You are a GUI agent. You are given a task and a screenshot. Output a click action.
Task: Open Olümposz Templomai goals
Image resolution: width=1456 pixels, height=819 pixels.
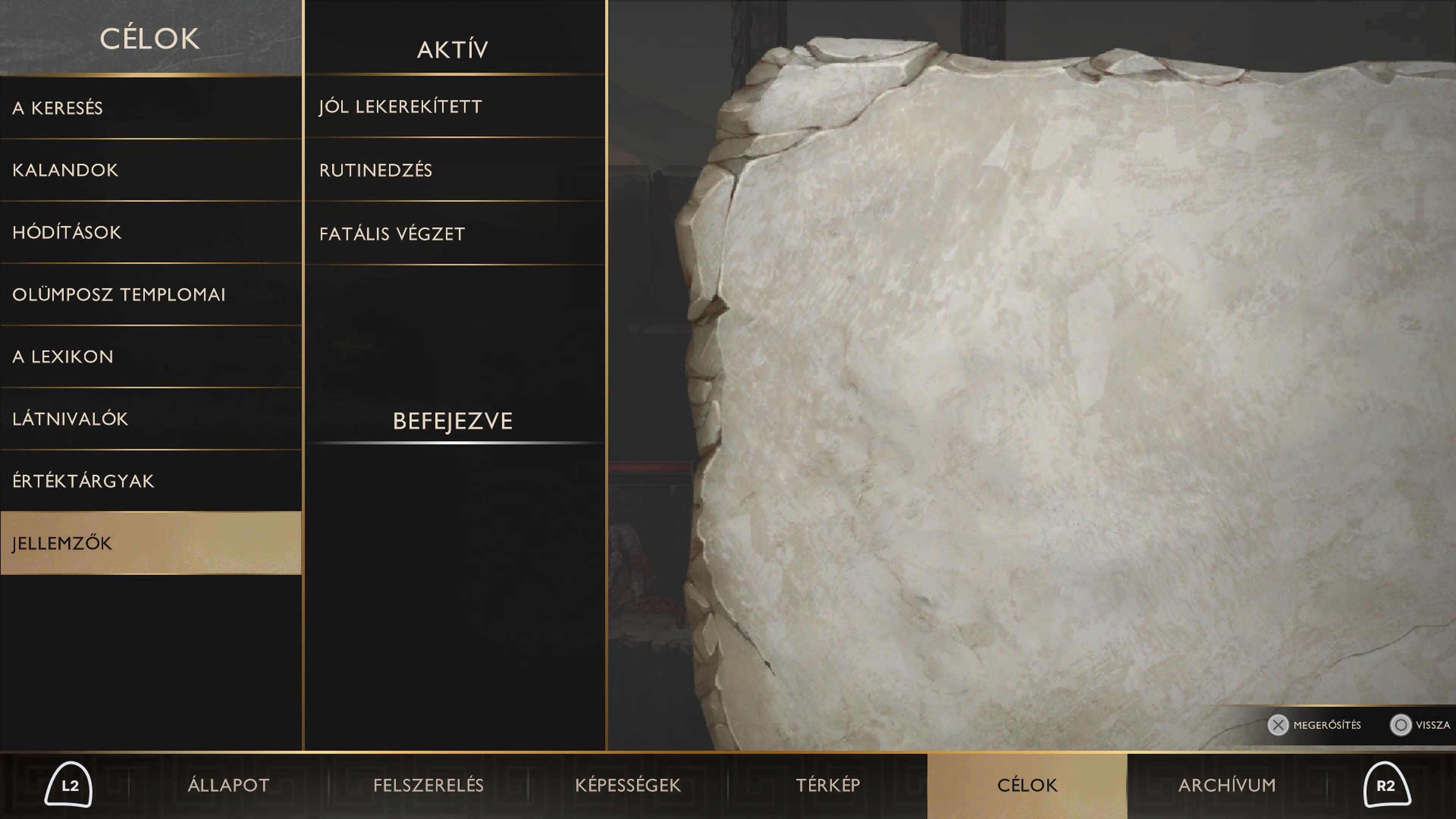pos(151,294)
